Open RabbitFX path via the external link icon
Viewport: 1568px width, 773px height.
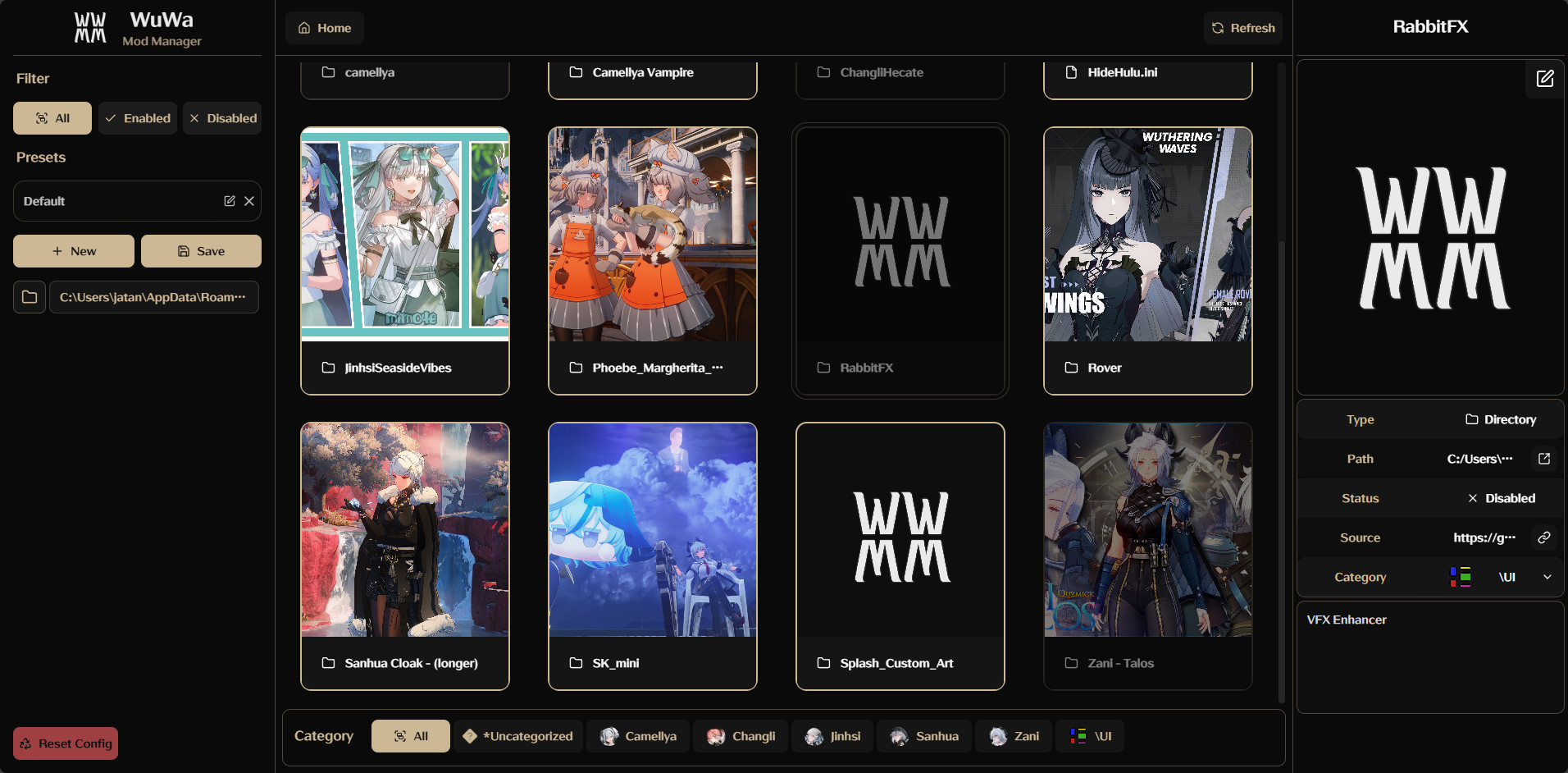[x=1544, y=459]
